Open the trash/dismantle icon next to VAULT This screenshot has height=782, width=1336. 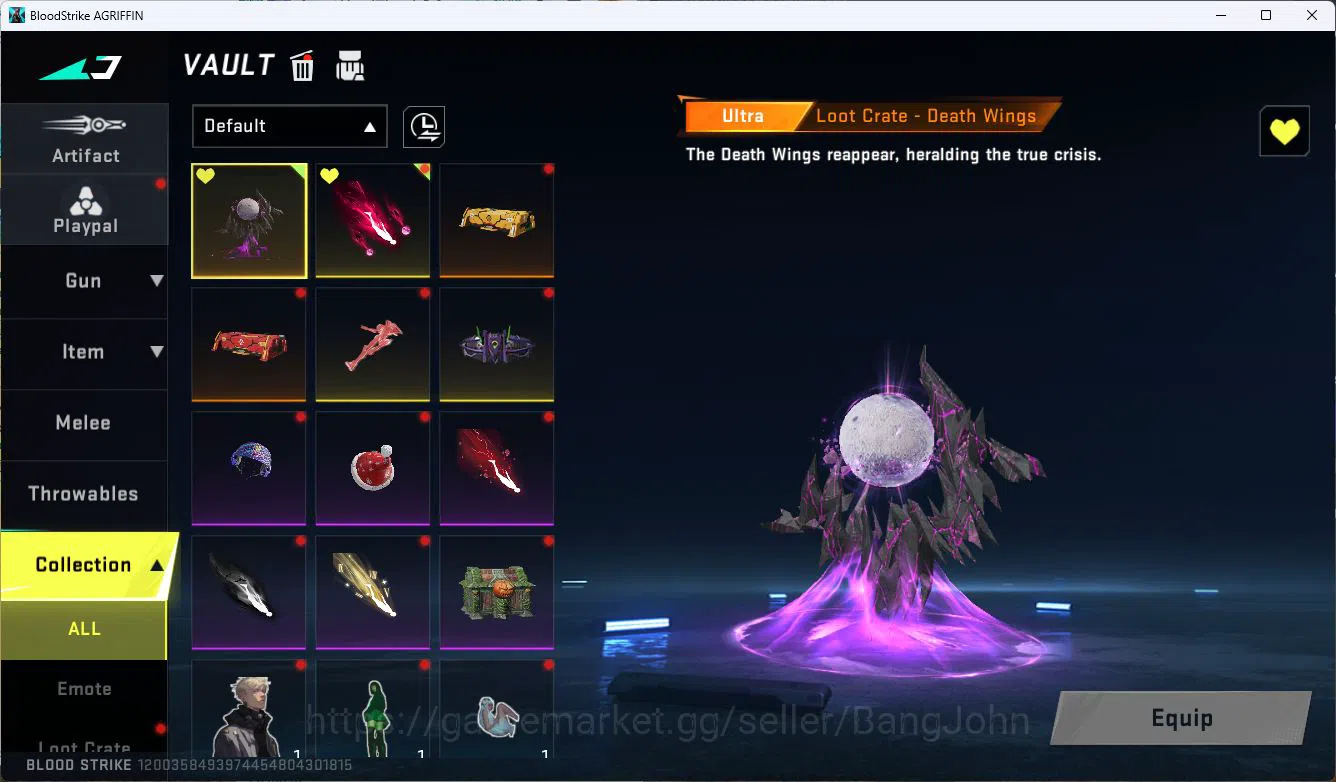(302, 66)
